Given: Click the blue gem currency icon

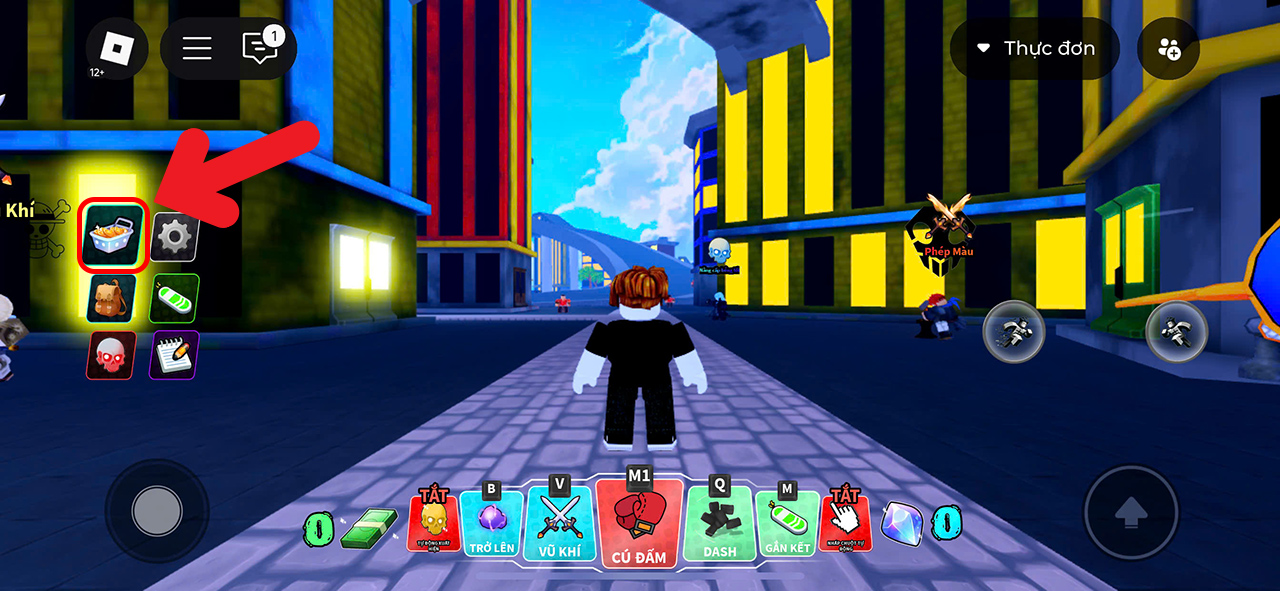Looking at the screenshot, I should point(901,523).
